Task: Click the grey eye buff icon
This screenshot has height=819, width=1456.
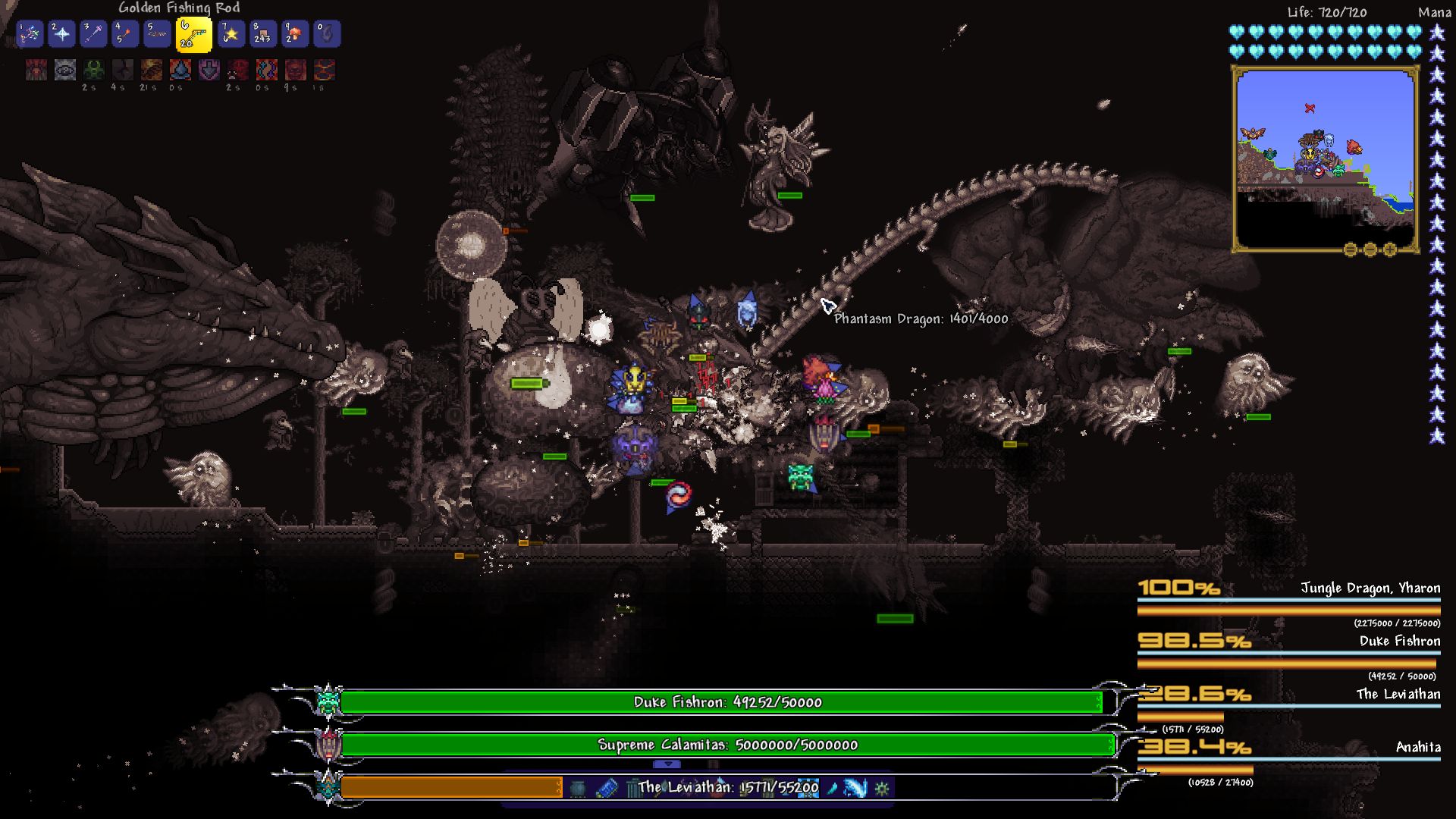Action: (x=65, y=71)
